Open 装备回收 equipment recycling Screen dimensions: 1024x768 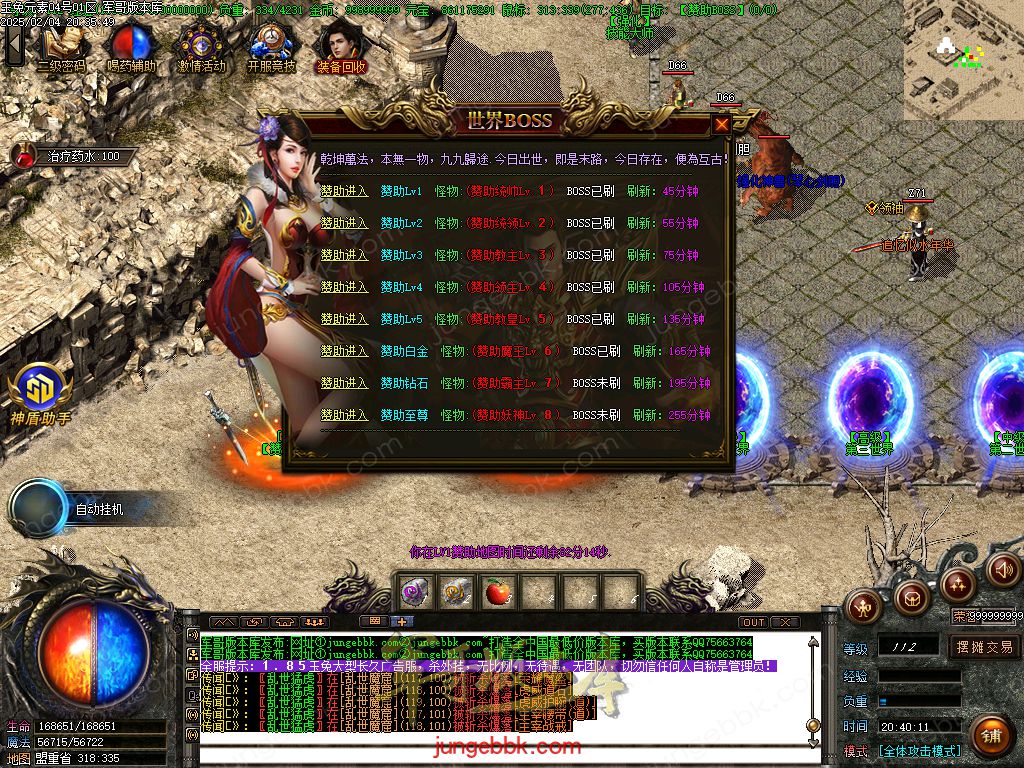[341, 46]
